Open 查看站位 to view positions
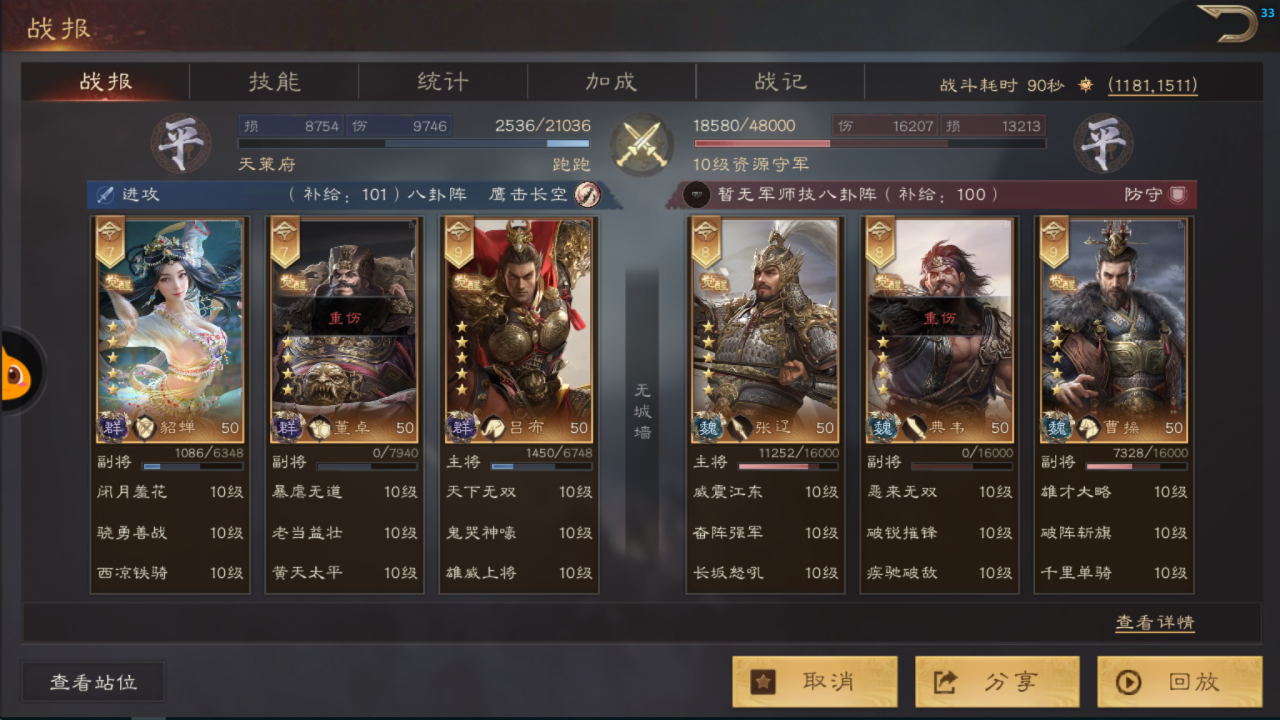 pyautogui.click(x=92, y=681)
